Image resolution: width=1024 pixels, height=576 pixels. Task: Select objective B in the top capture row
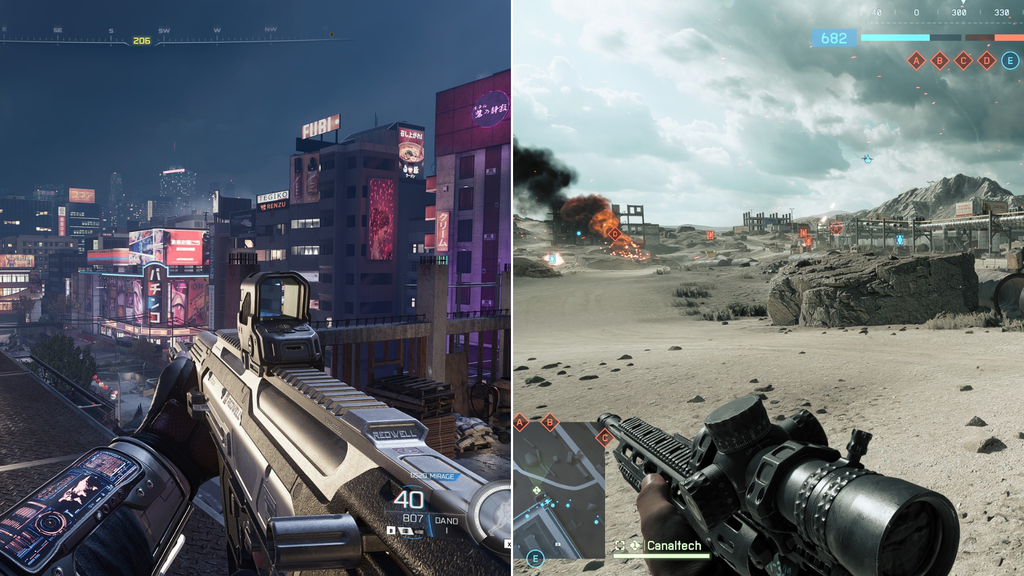click(939, 60)
